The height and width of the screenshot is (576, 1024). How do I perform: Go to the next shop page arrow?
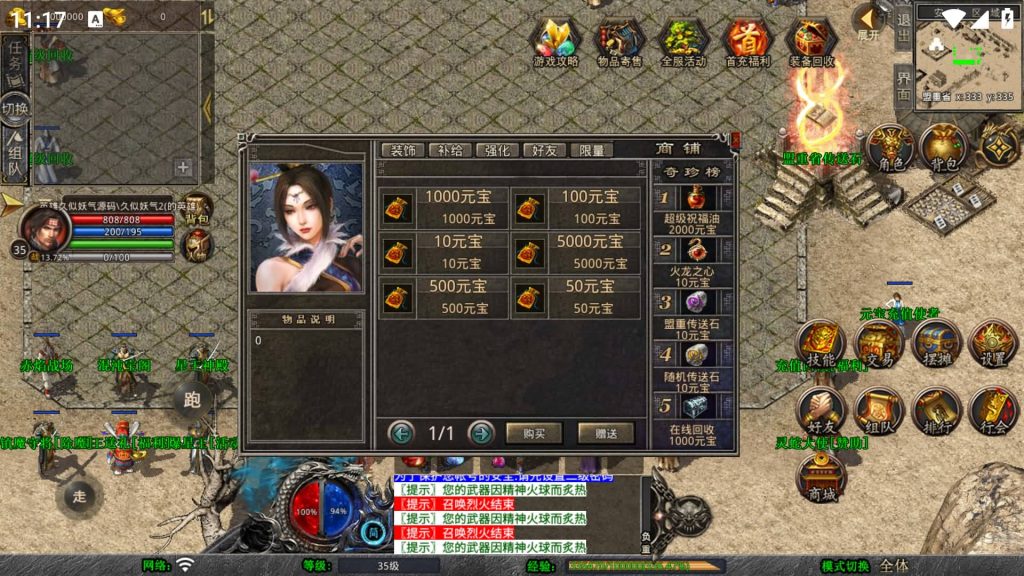(x=481, y=433)
